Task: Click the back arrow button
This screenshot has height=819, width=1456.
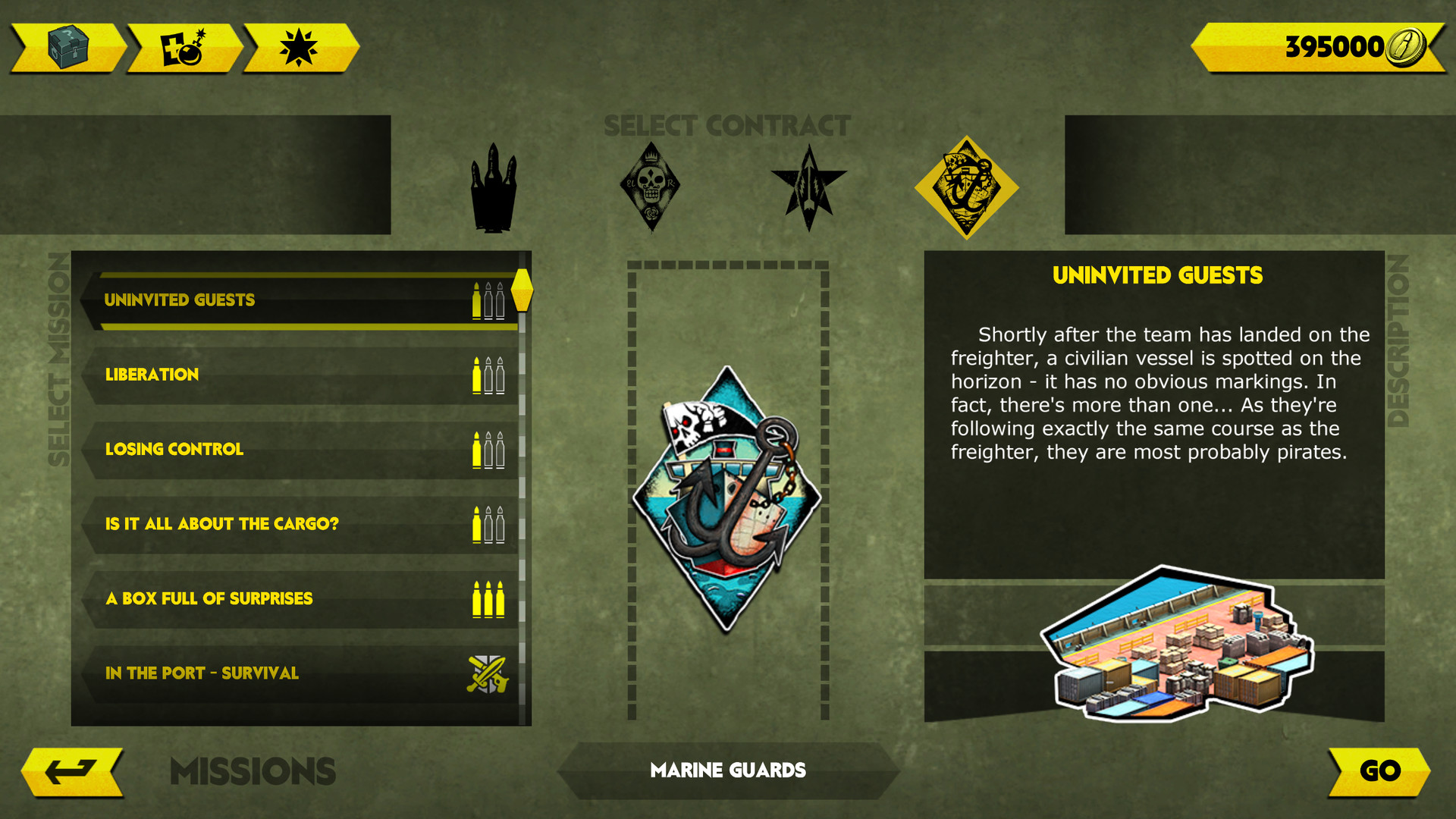Action: point(72,770)
